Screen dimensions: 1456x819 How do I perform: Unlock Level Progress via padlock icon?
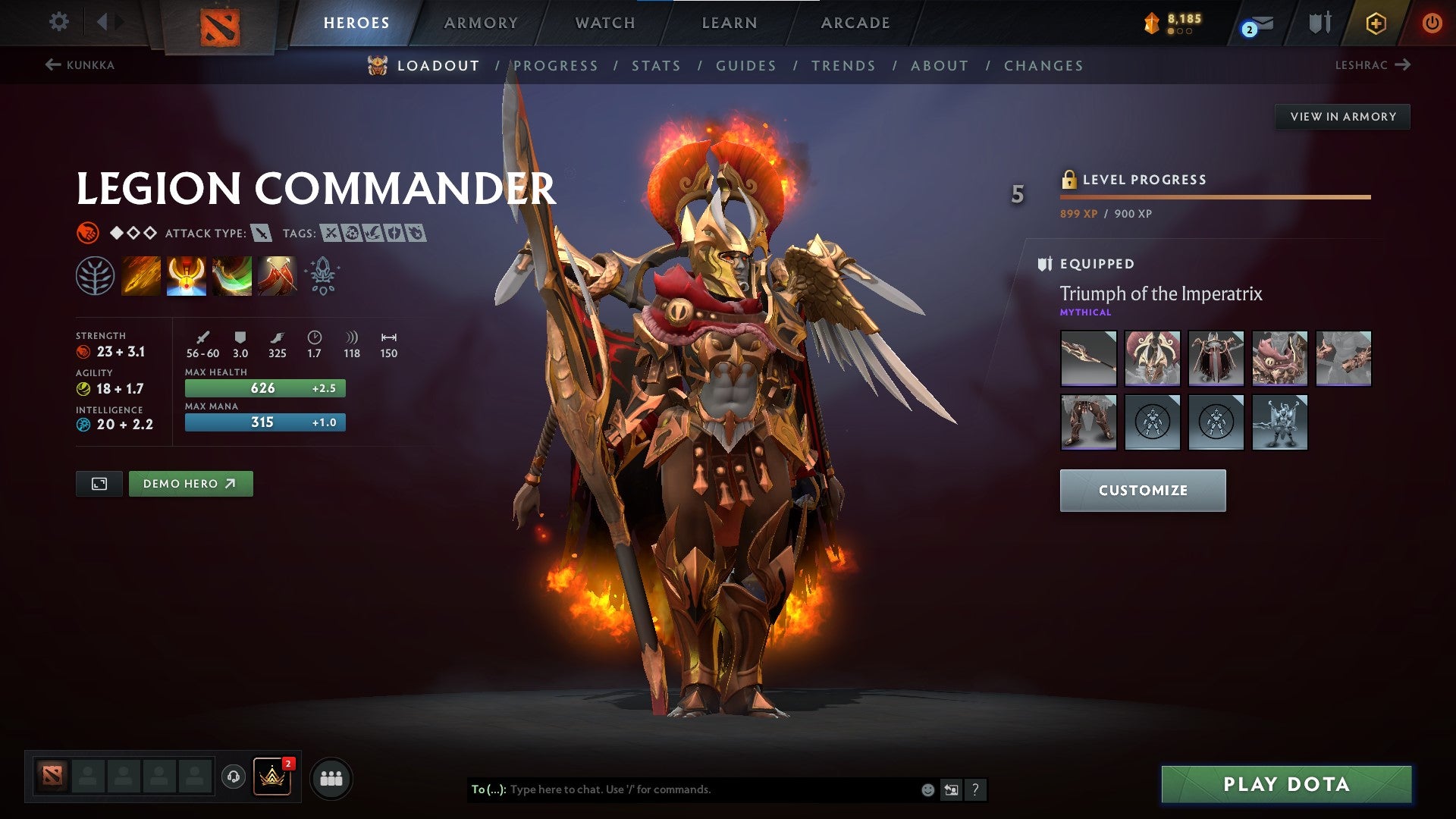pos(1070,180)
